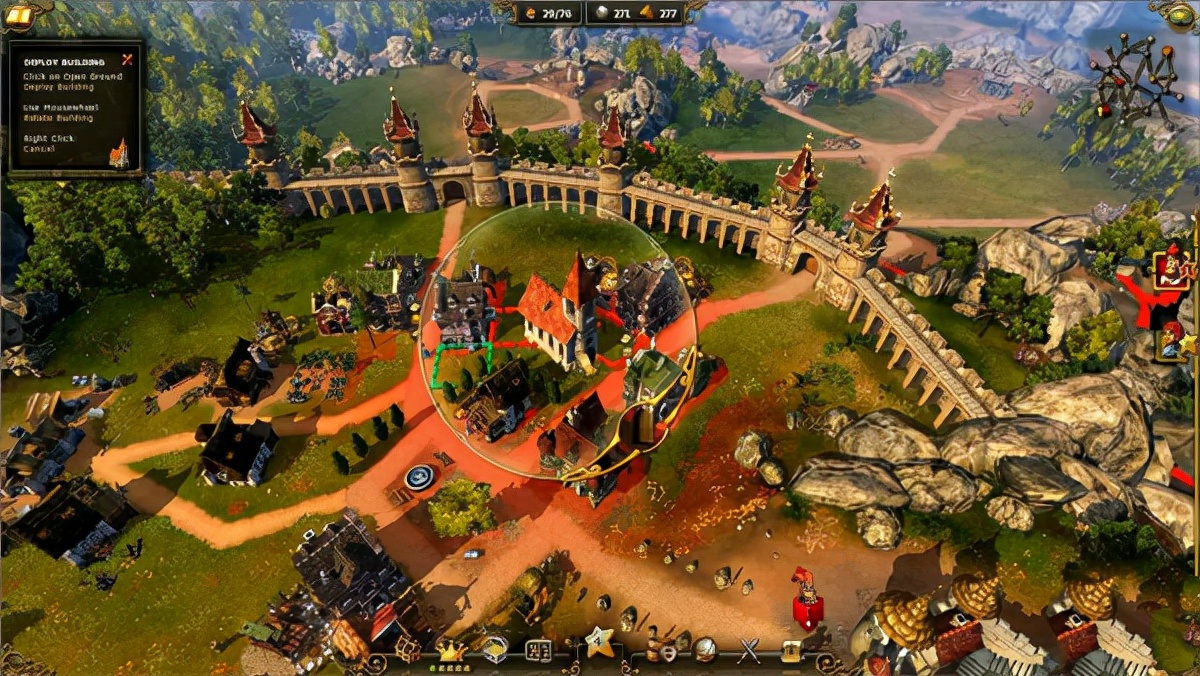Close the Deploy Building help panel
The width and height of the screenshot is (1200, 676).
(x=127, y=59)
